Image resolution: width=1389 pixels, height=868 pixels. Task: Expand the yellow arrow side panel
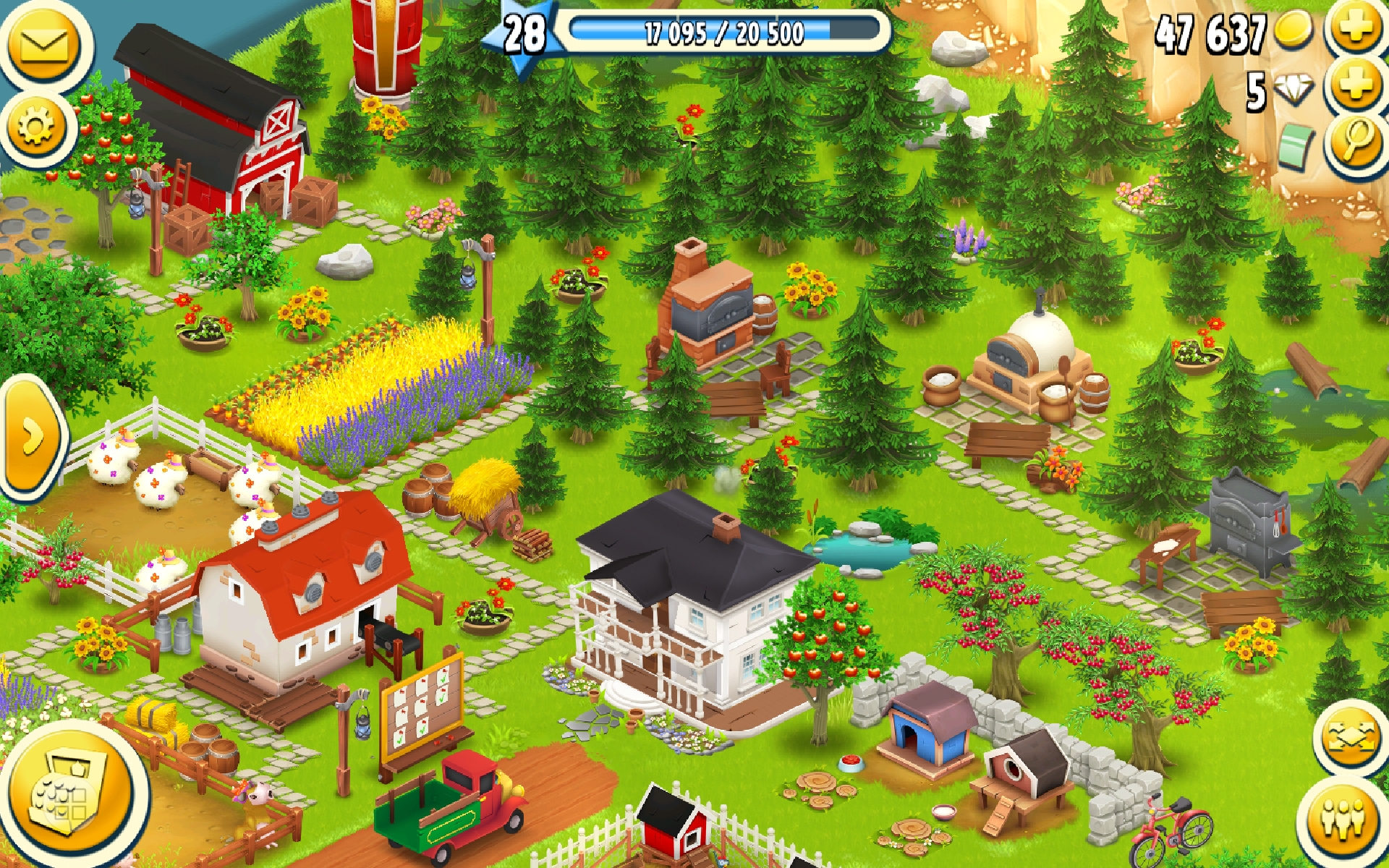30,438
